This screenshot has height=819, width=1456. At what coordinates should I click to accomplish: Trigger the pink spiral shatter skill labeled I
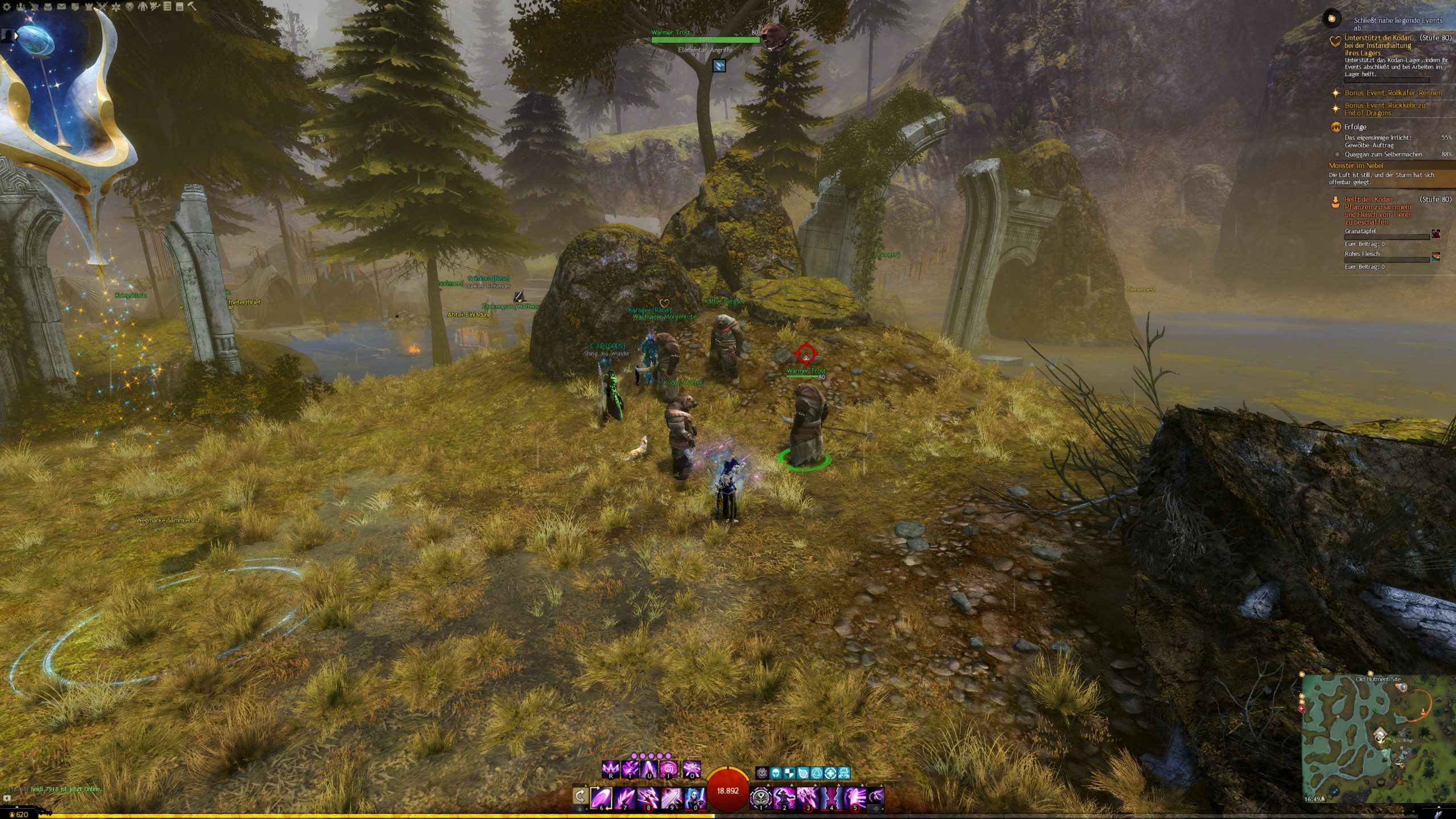tap(668, 770)
